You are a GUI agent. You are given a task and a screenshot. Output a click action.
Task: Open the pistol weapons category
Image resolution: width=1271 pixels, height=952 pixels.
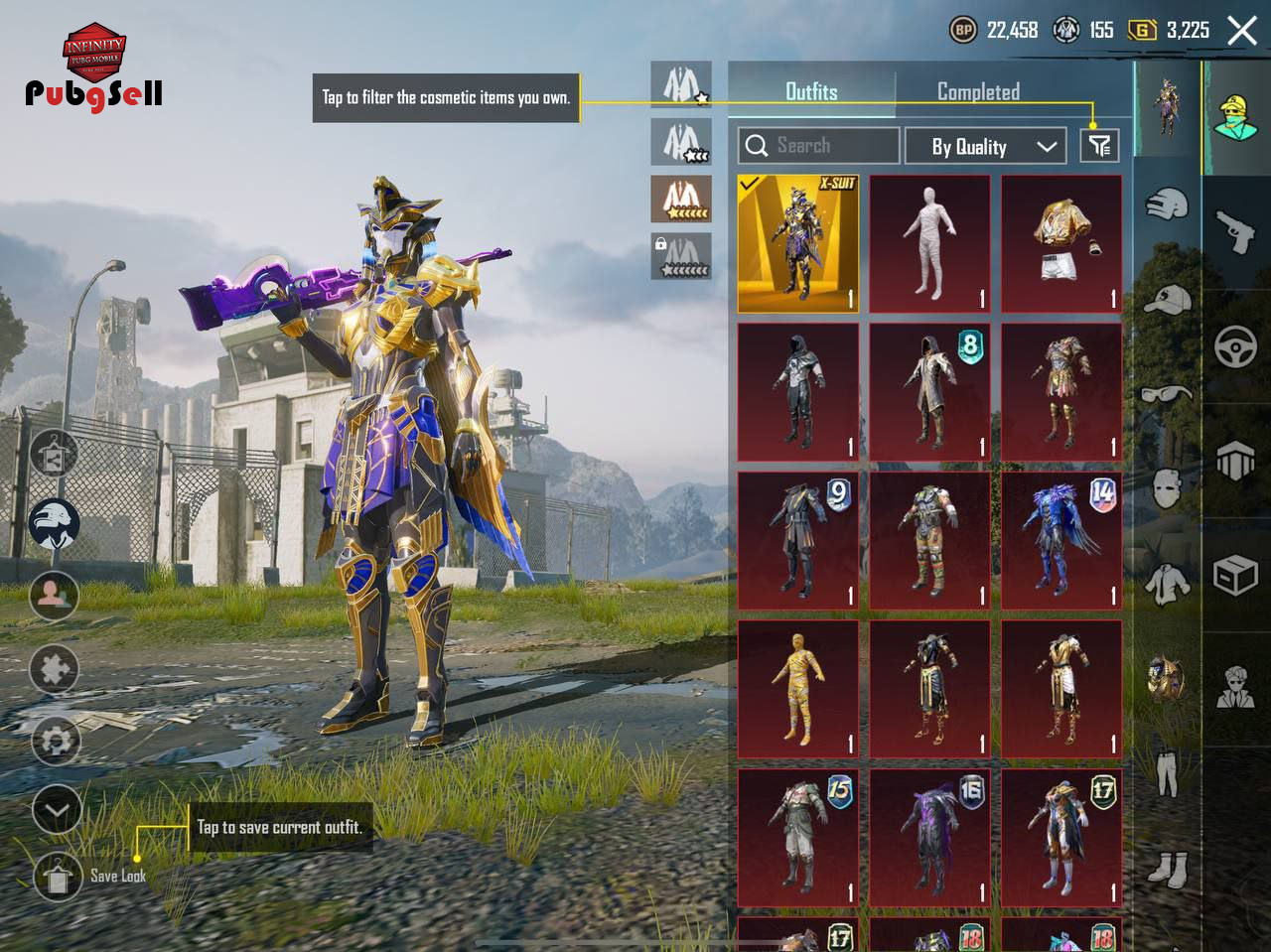click(1235, 232)
